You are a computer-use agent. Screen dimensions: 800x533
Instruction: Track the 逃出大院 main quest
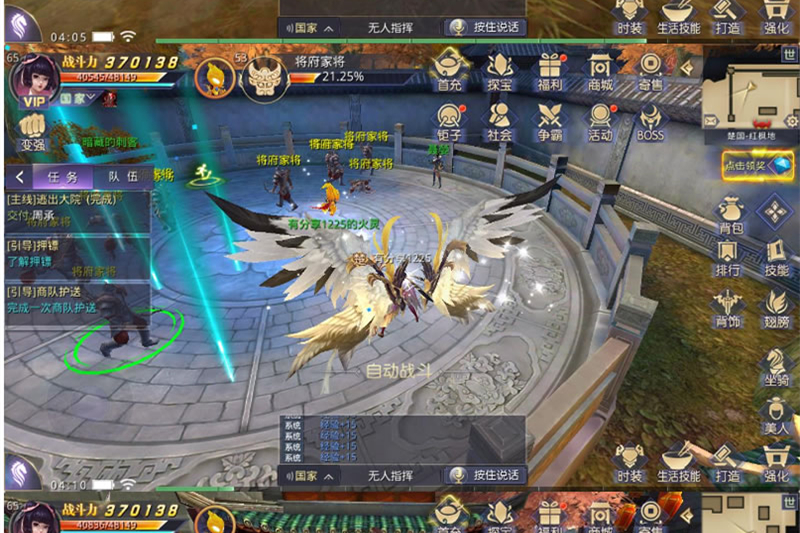click(77, 208)
